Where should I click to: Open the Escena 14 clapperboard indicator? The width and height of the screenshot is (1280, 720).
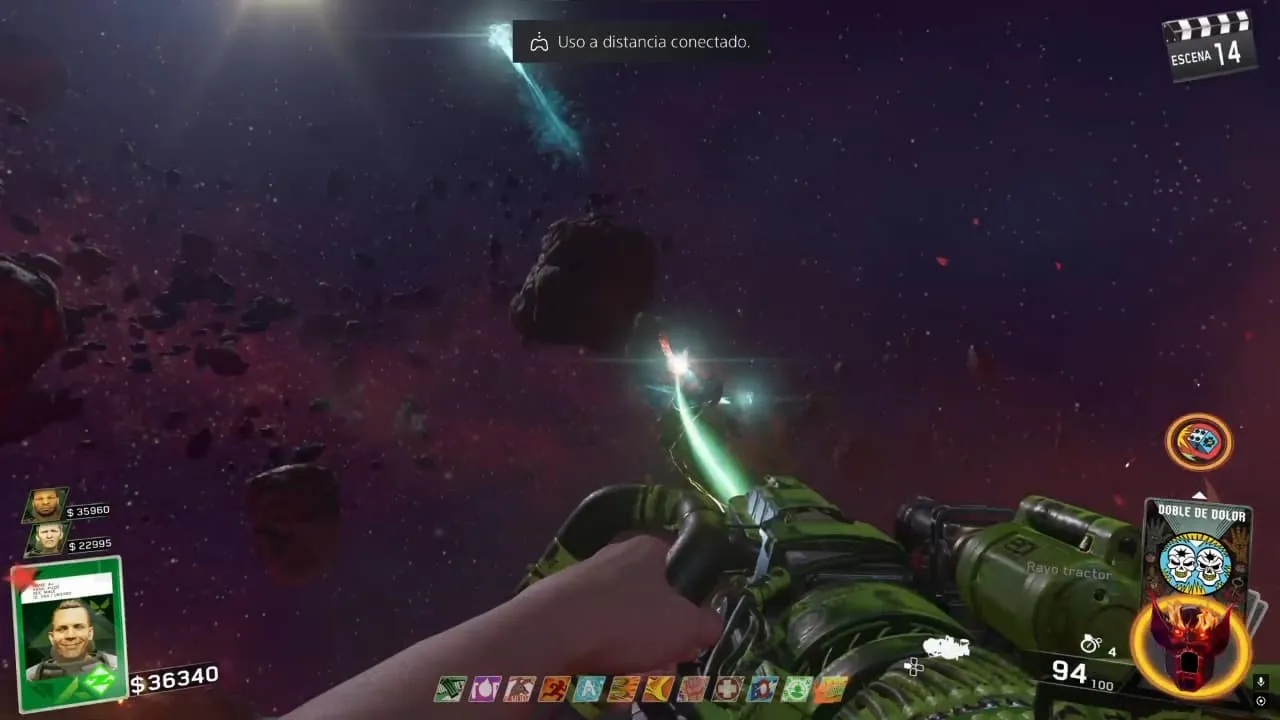tap(1209, 46)
